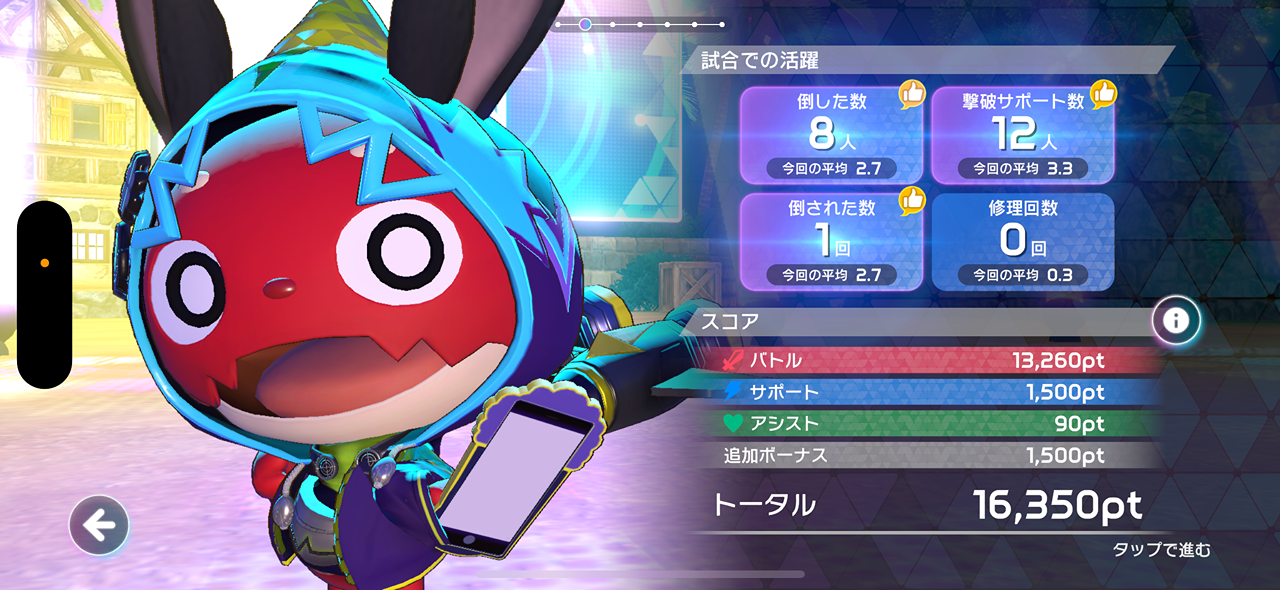Open the score info icon

(x=1176, y=321)
